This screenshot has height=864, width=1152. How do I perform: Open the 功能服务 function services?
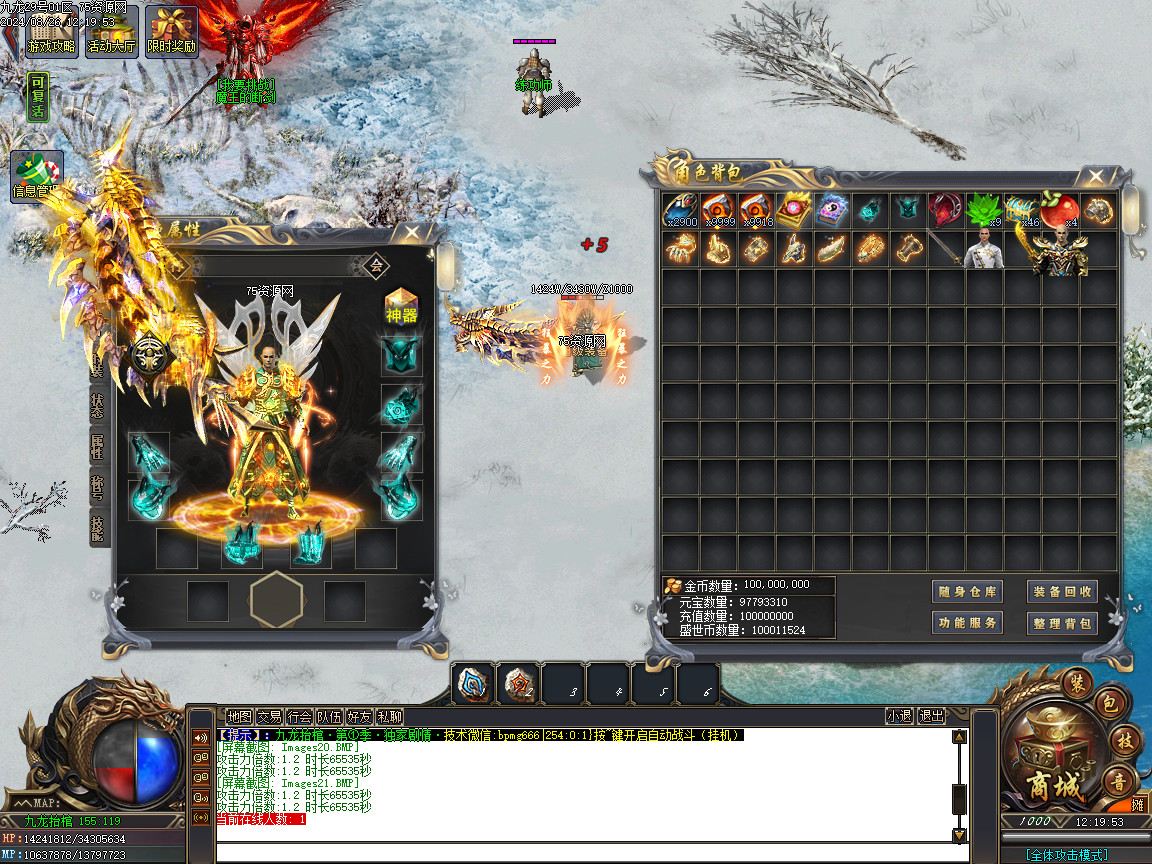pos(967,623)
